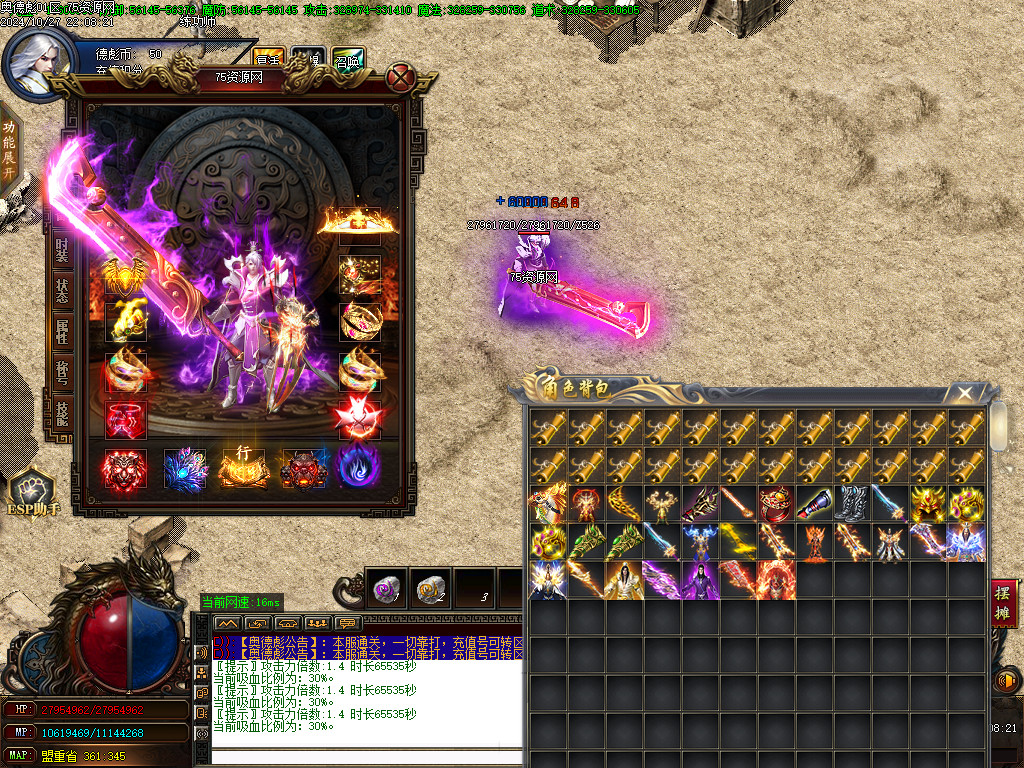Choose the peacock feather equipment slot
Screen dimensions: 1024x768
(x=184, y=469)
